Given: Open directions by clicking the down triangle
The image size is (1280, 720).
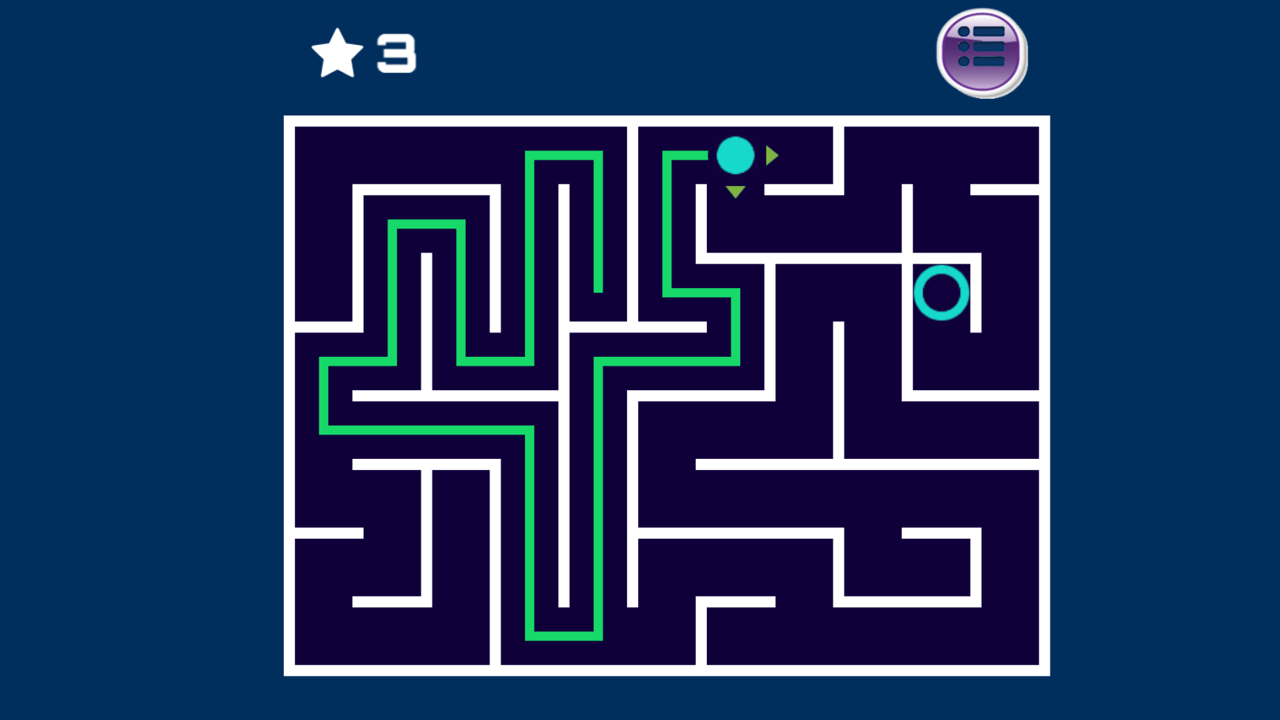Looking at the screenshot, I should [x=735, y=190].
